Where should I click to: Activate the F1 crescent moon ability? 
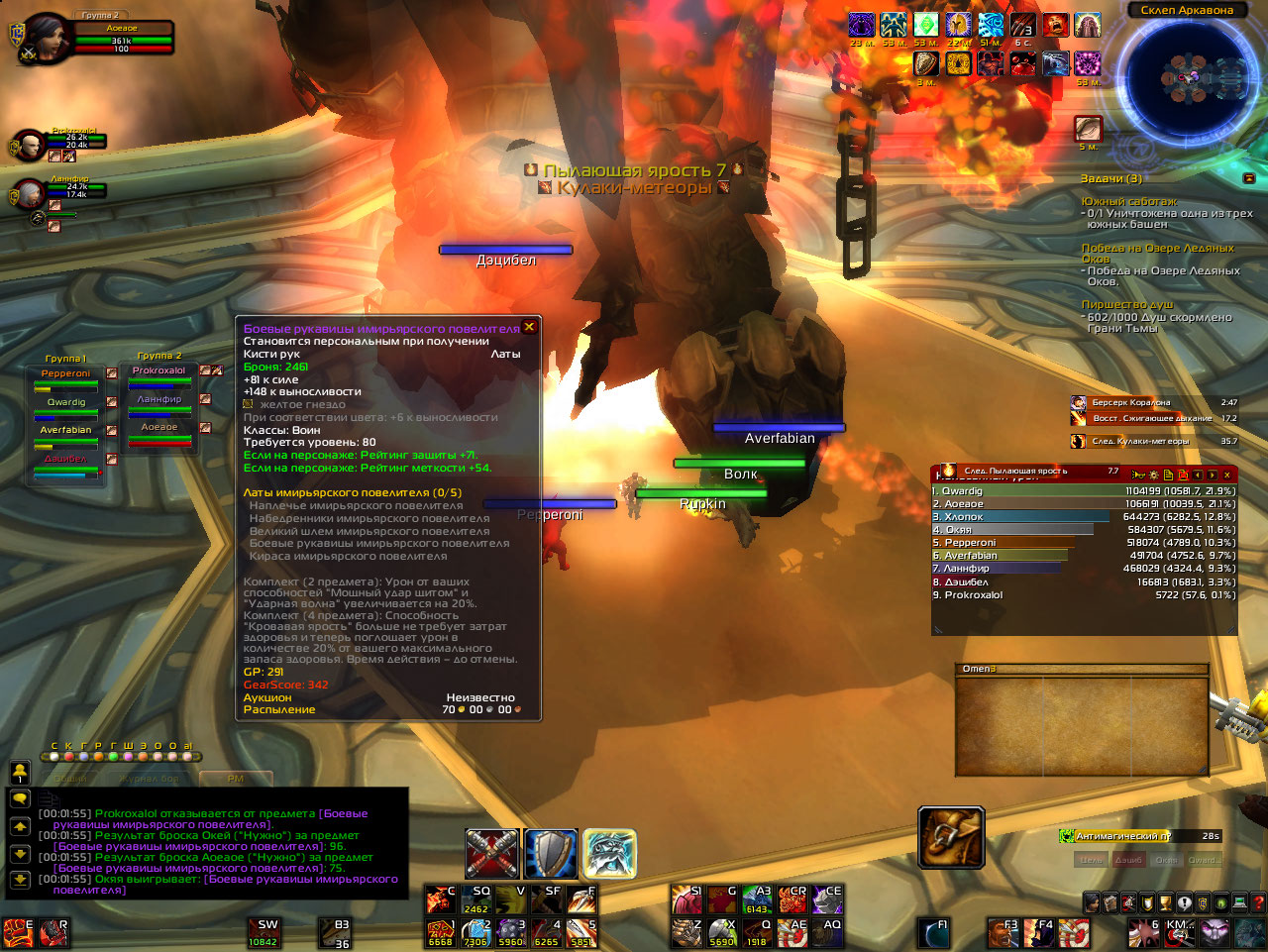pyautogui.click(x=933, y=932)
